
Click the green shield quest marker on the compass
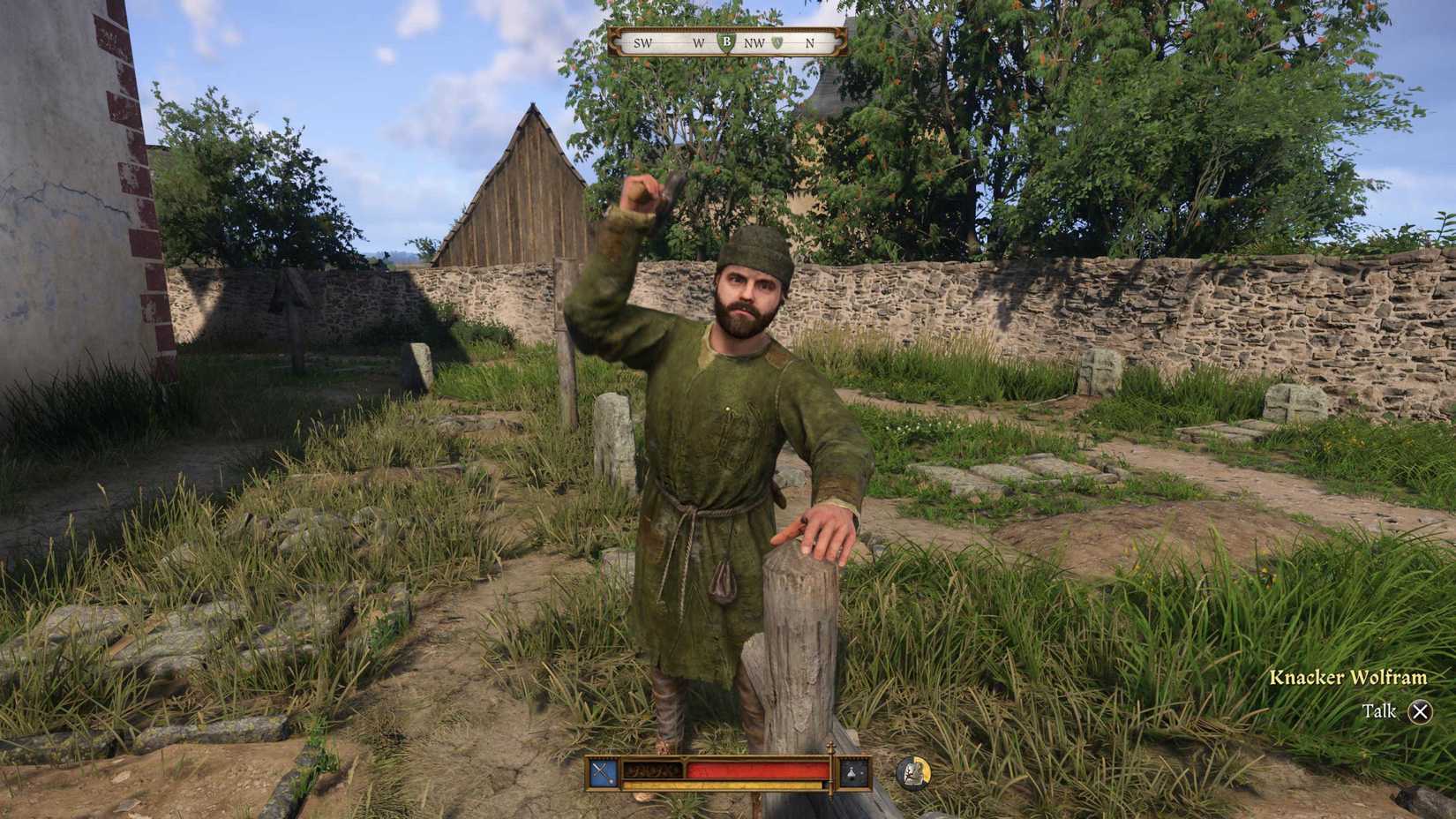point(727,43)
